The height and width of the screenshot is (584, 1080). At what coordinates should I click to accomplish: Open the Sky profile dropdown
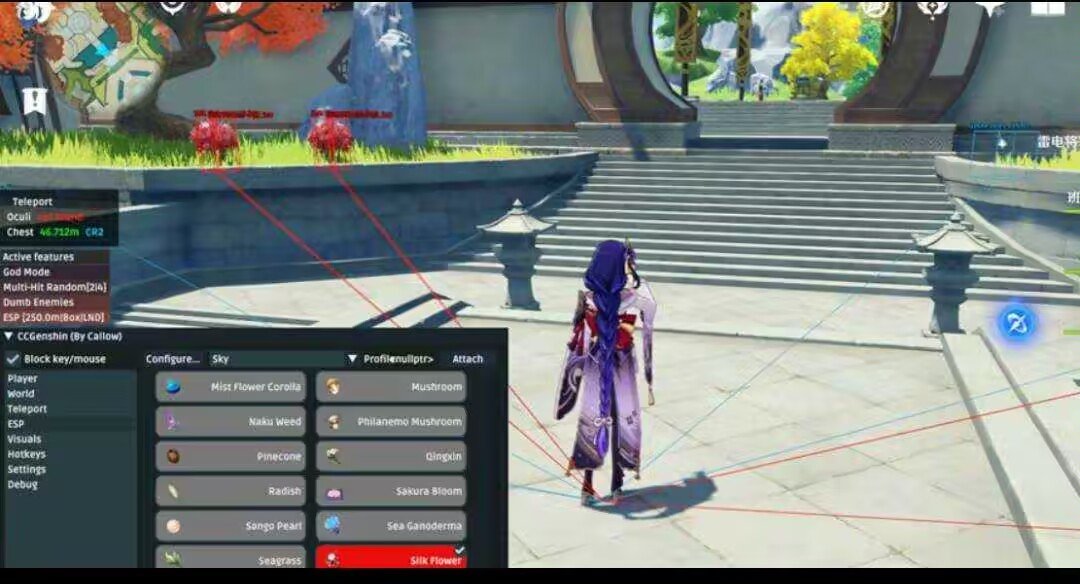pyautogui.click(x=352, y=359)
